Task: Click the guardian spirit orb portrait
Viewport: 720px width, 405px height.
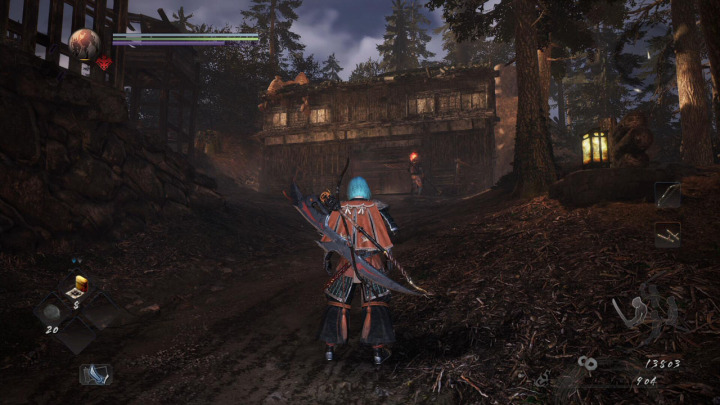Action: click(84, 43)
